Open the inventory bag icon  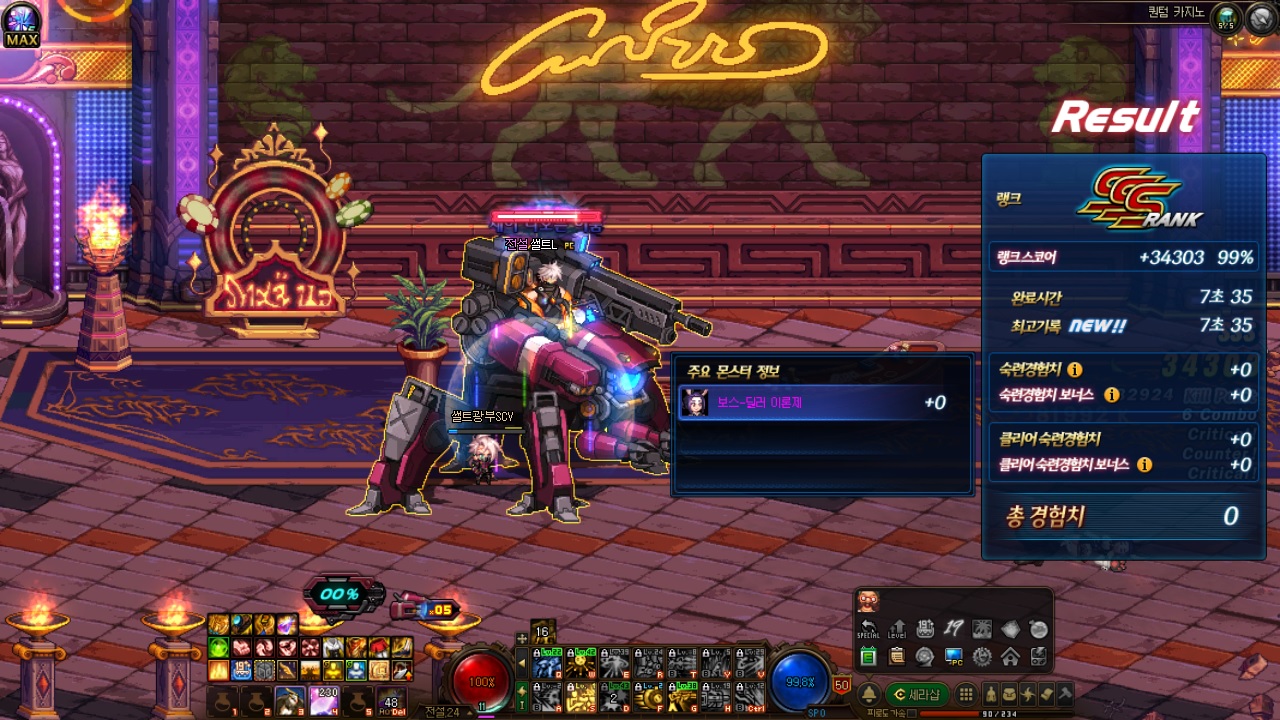click(x=1009, y=694)
